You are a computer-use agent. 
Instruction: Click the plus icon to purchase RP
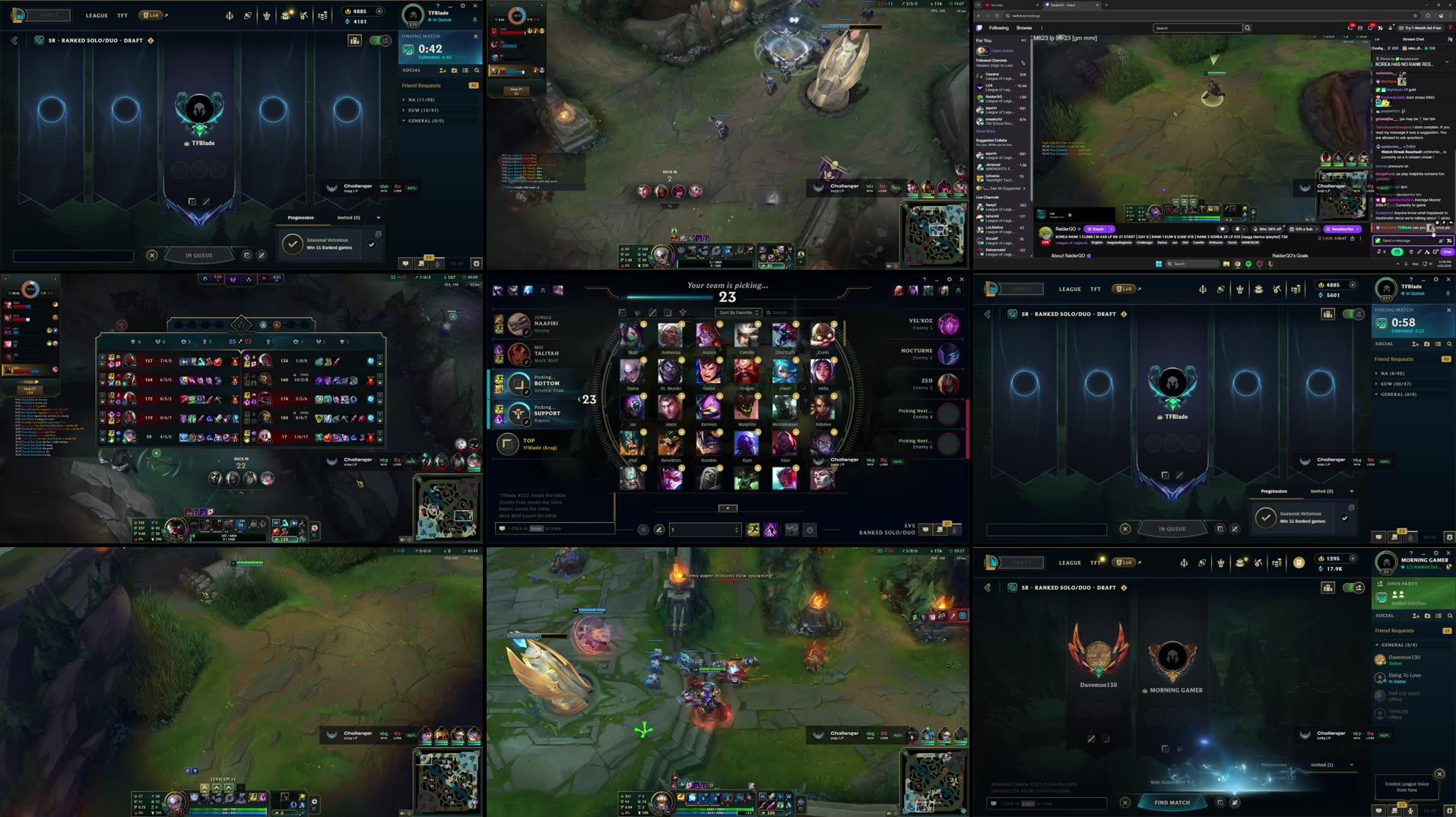pos(380,11)
